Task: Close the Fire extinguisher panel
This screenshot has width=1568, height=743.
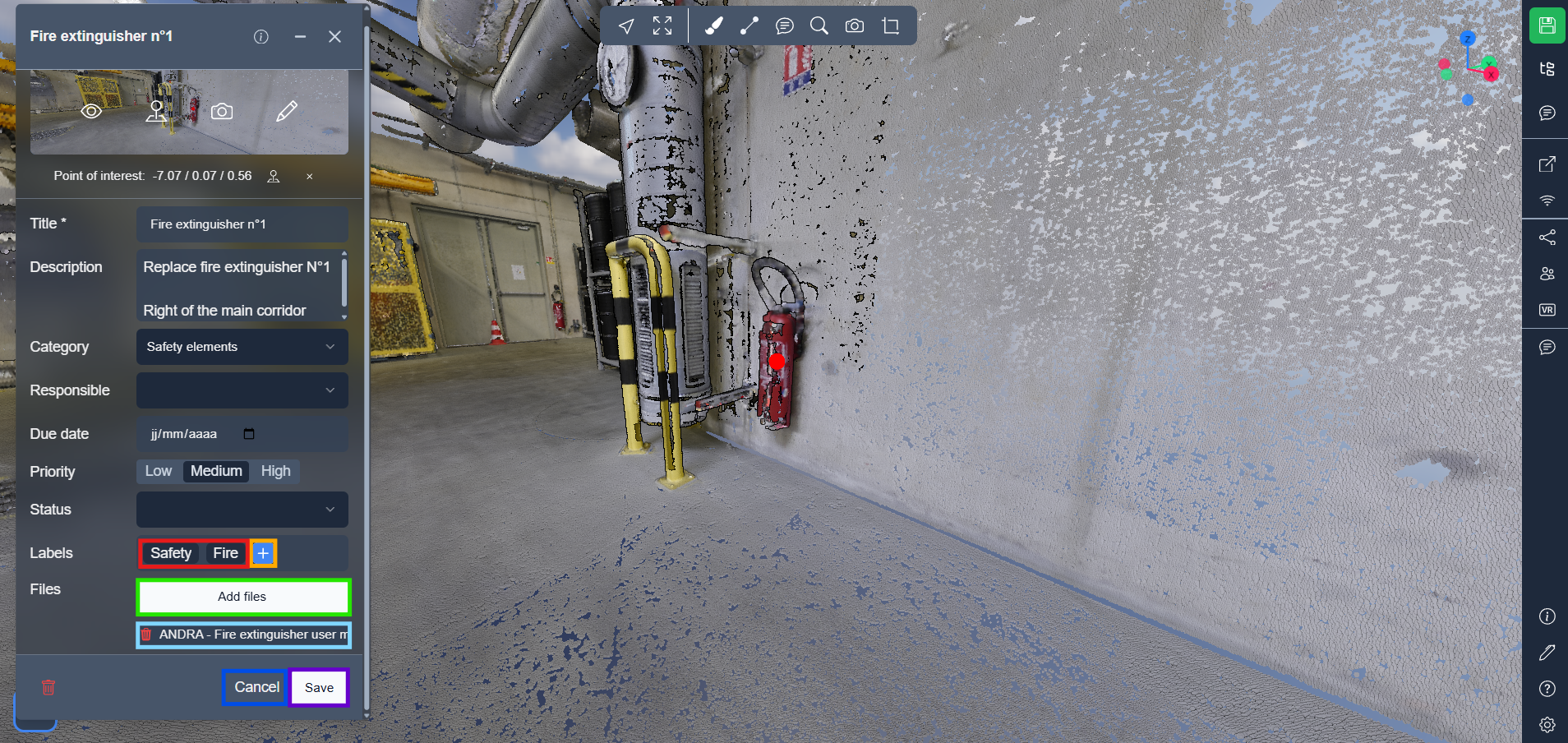Action: 334,36
